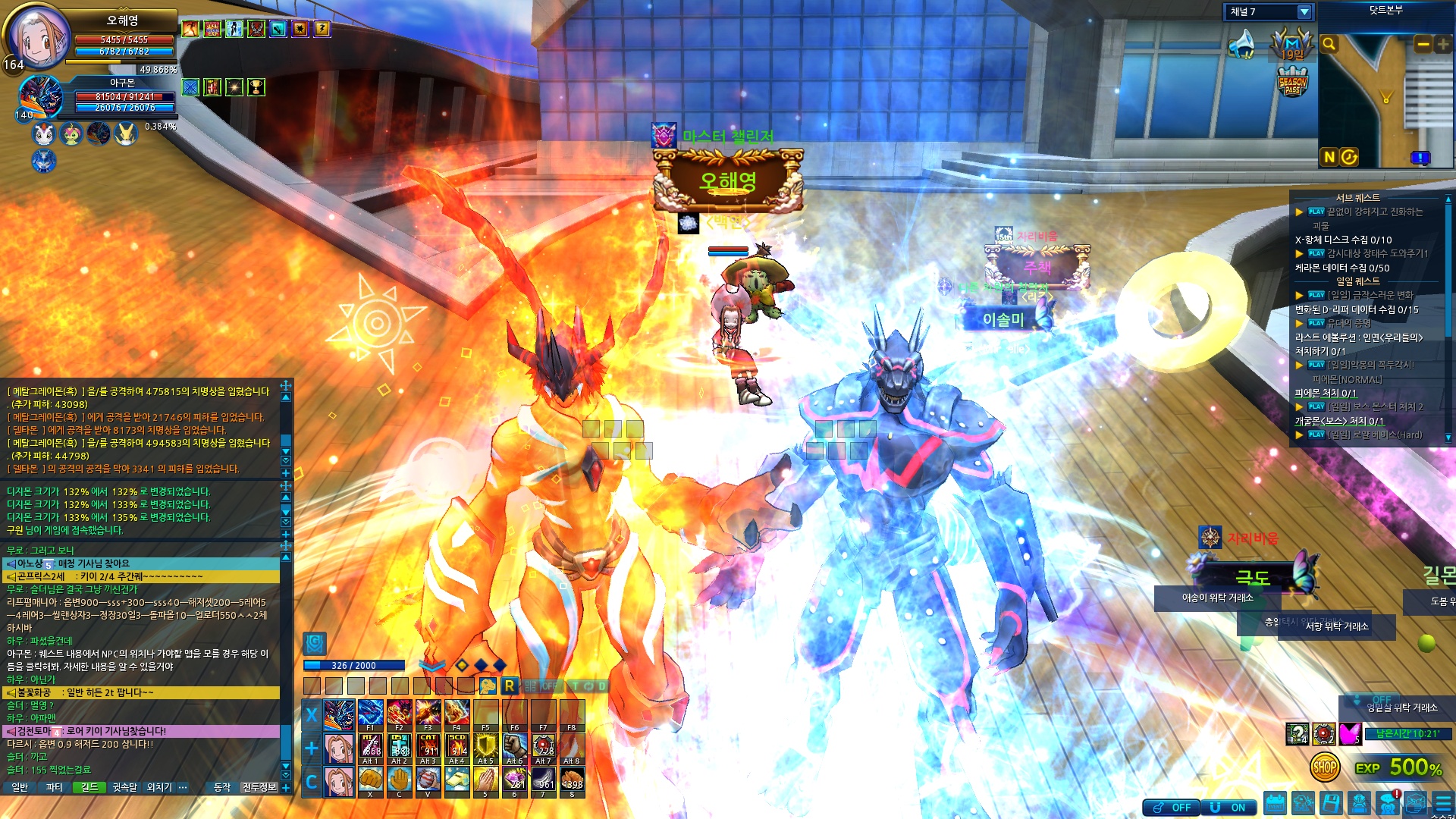Open the gold SHOP coin button
The image size is (1456, 819).
[1324, 767]
